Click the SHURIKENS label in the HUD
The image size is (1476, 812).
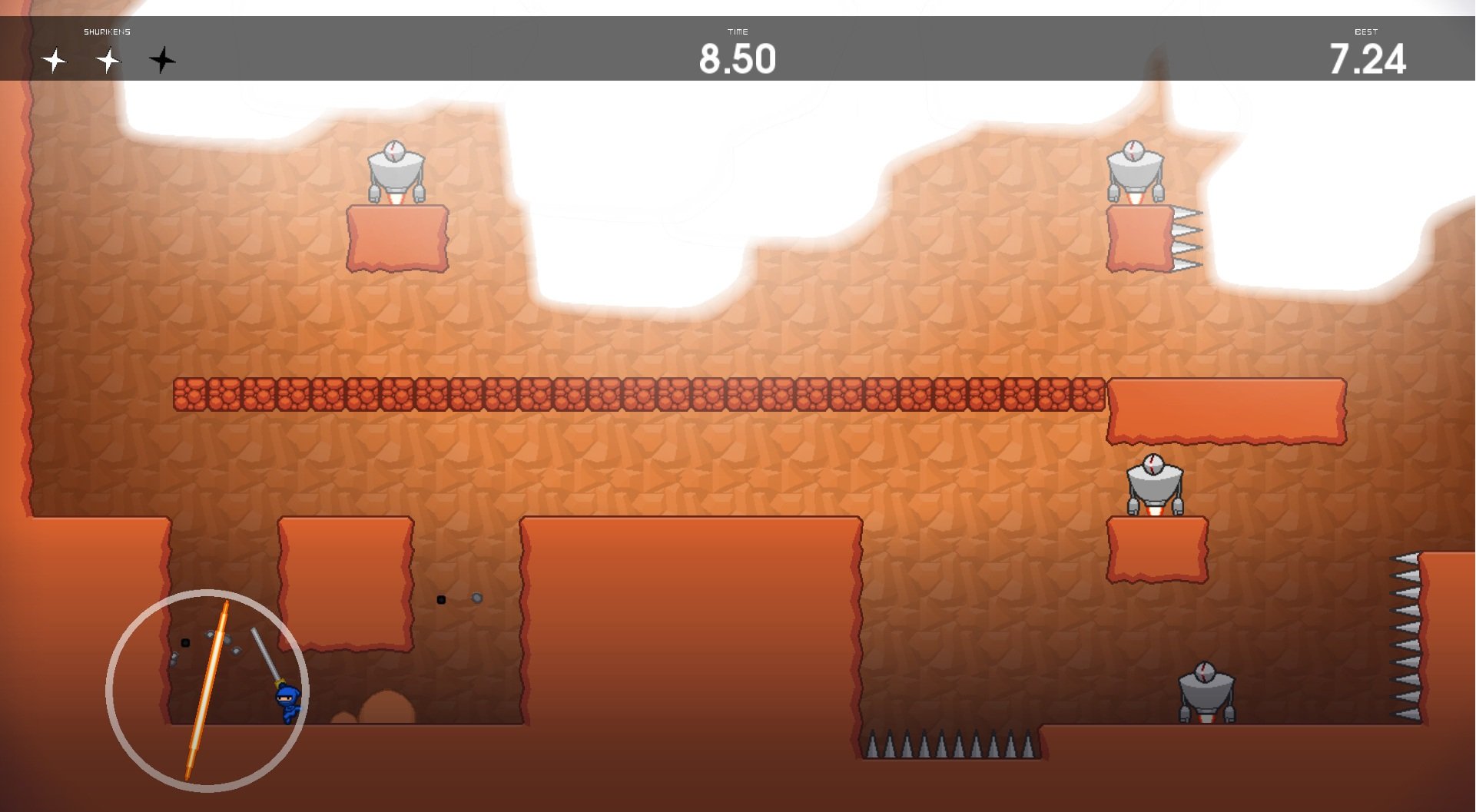[106, 31]
